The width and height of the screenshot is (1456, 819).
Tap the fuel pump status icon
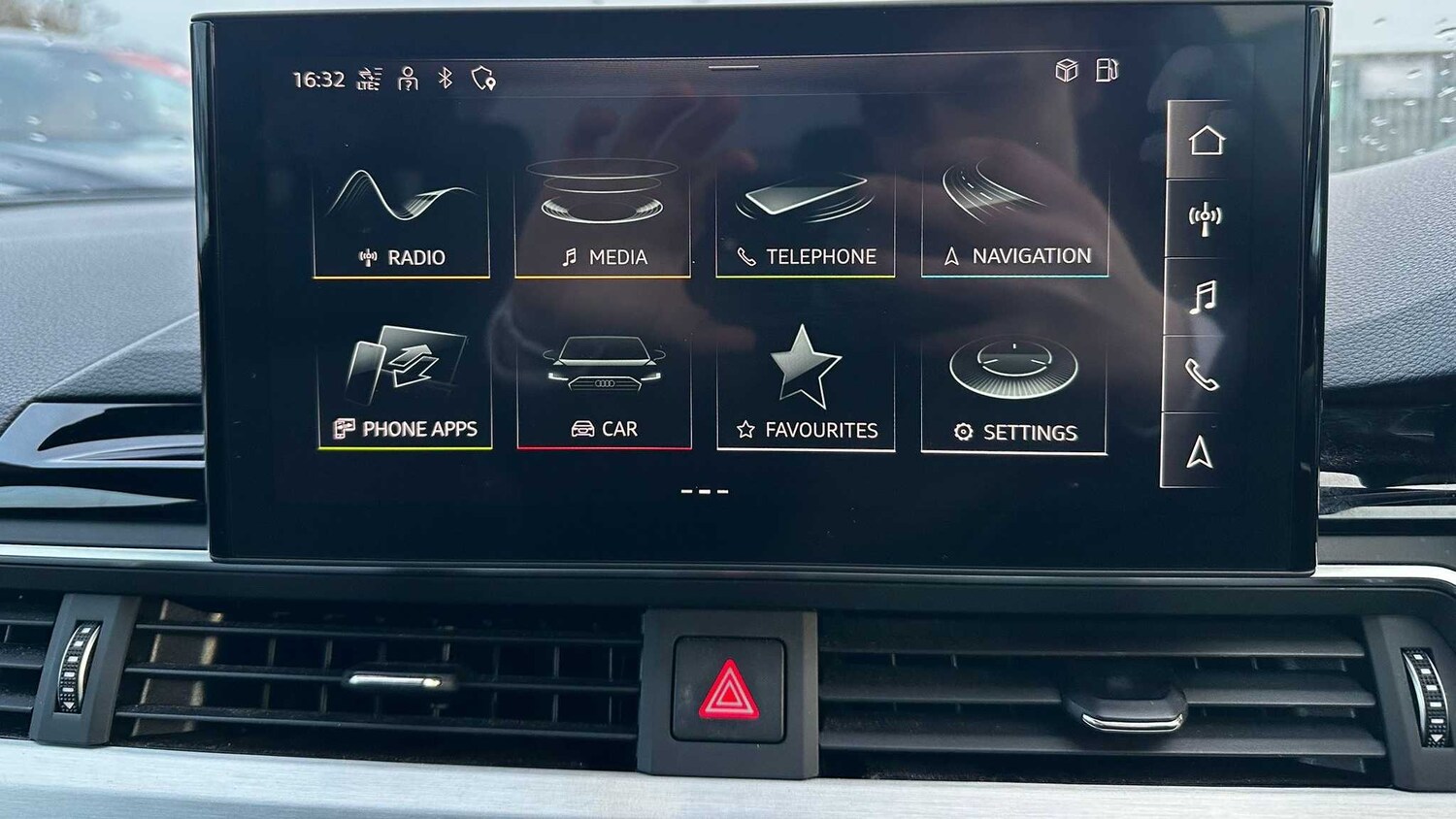(1107, 70)
